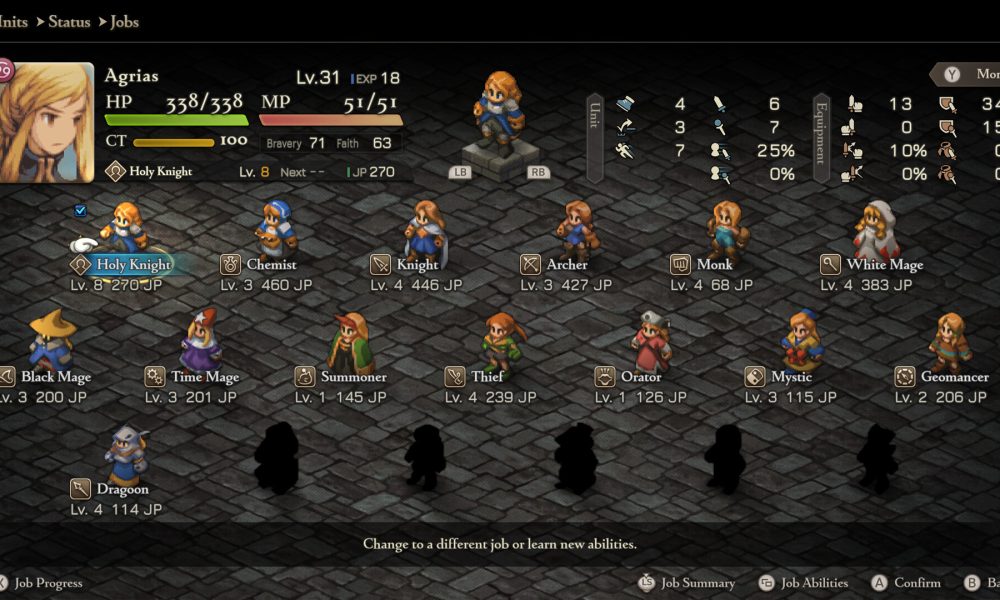The image size is (1000, 600).
Task: Click Agrias's character portrait
Action: pos(47,124)
